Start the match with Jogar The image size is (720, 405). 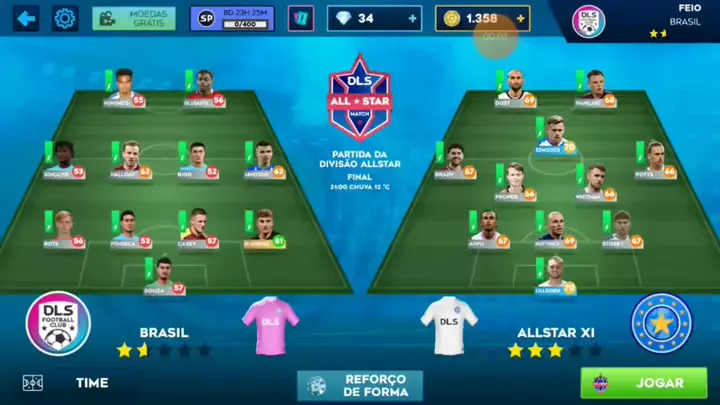[643, 382]
